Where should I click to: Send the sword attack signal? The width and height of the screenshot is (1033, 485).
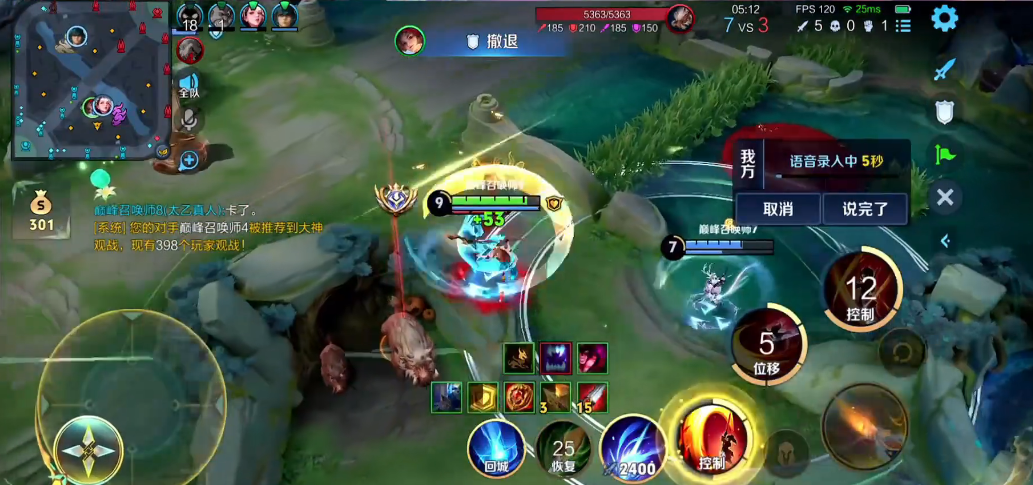[x=944, y=70]
